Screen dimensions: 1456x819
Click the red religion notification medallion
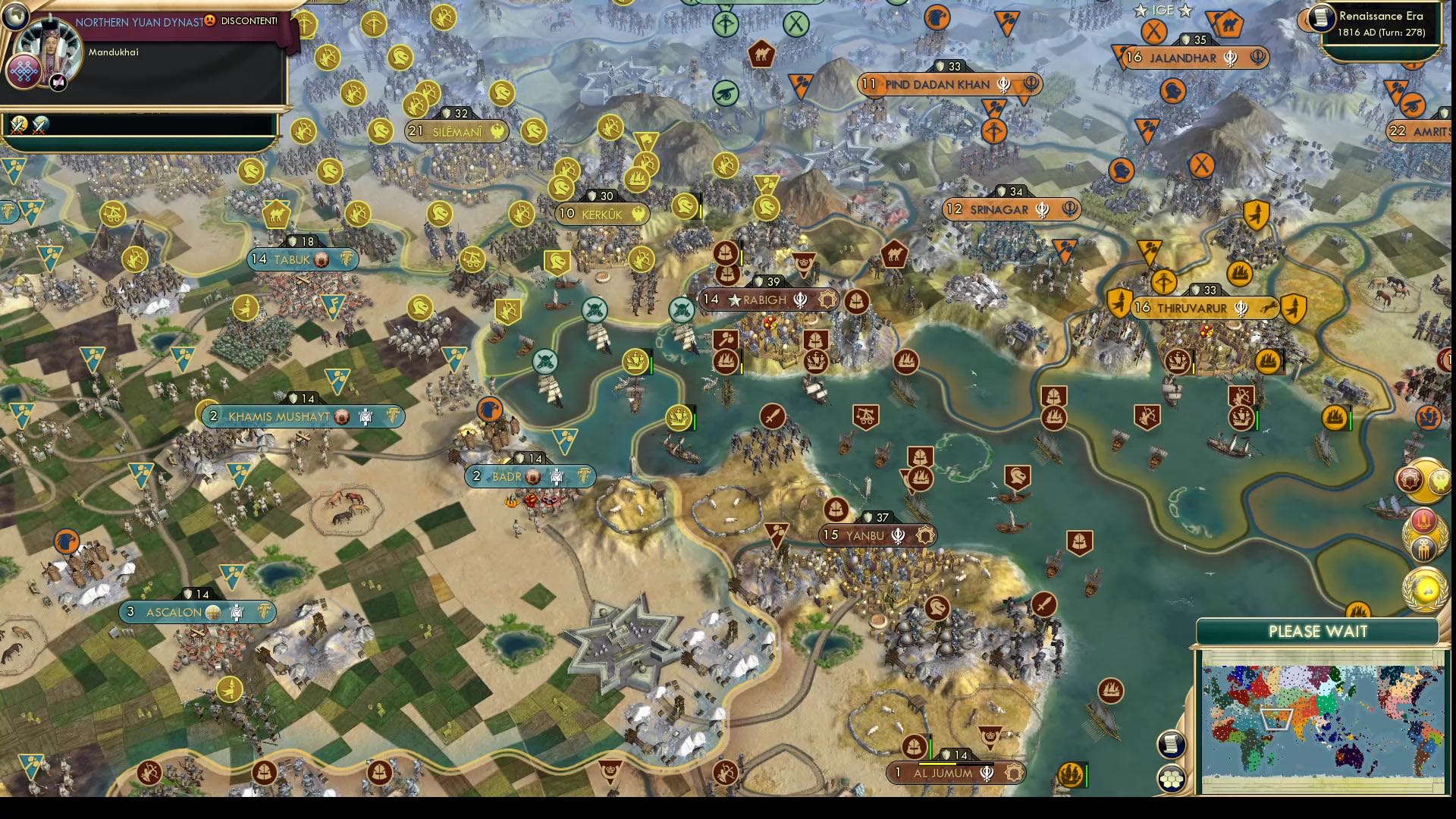coord(1423,521)
